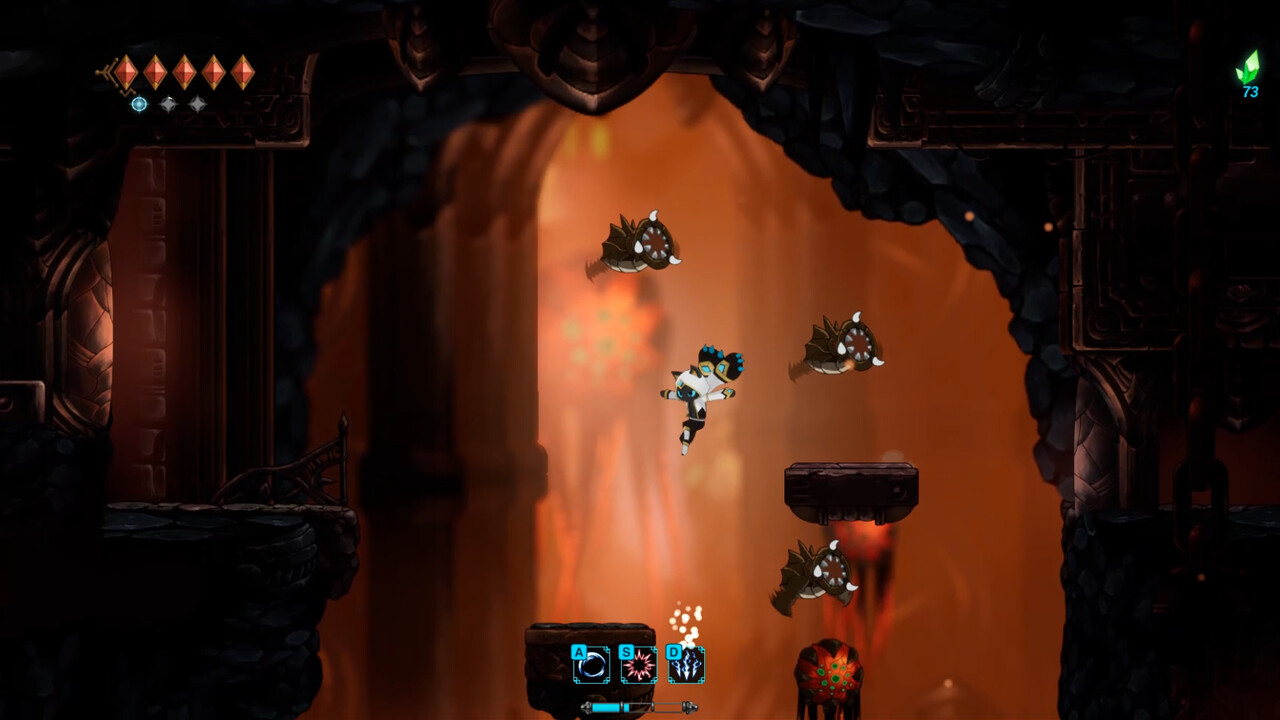Toggle the first gray charge pip
The image size is (1280, 720).
coord(168,103)
